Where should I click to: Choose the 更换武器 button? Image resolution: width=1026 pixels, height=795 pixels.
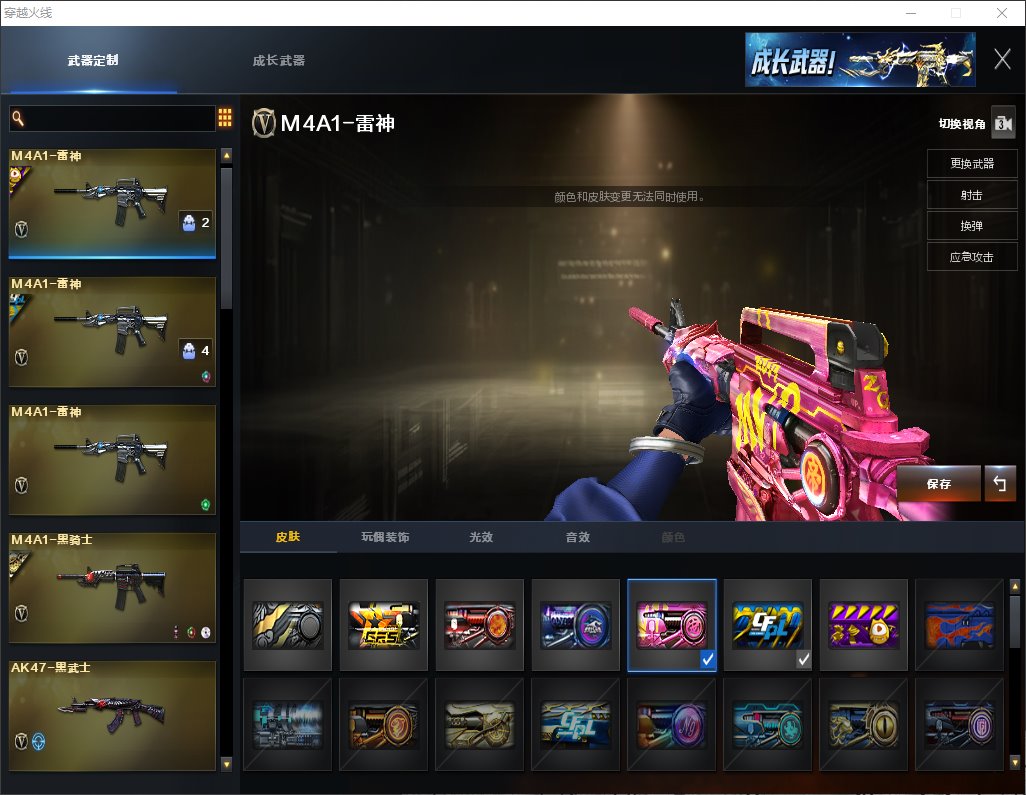pos(971,163)
